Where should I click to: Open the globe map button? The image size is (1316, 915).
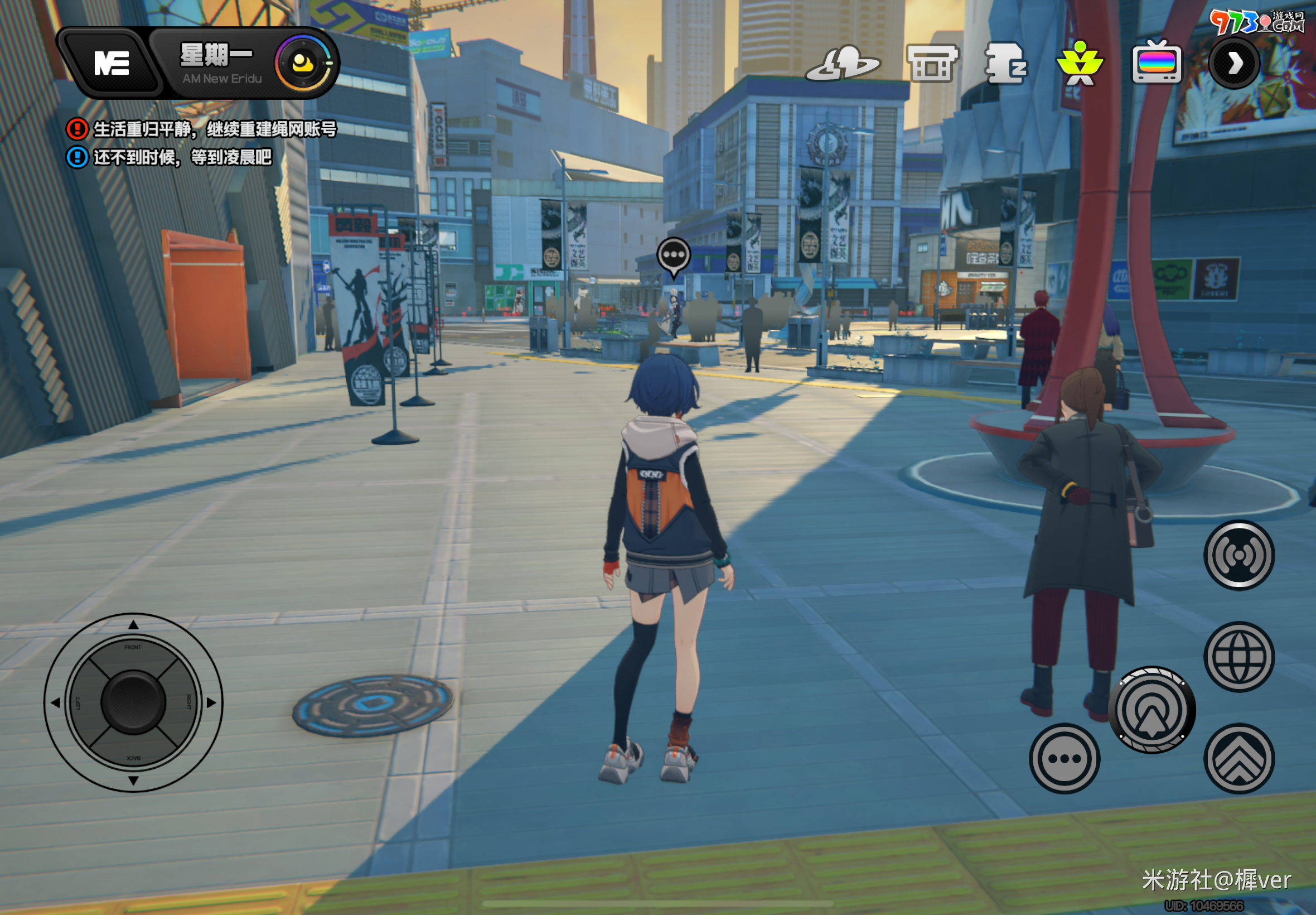[1238, 657]
